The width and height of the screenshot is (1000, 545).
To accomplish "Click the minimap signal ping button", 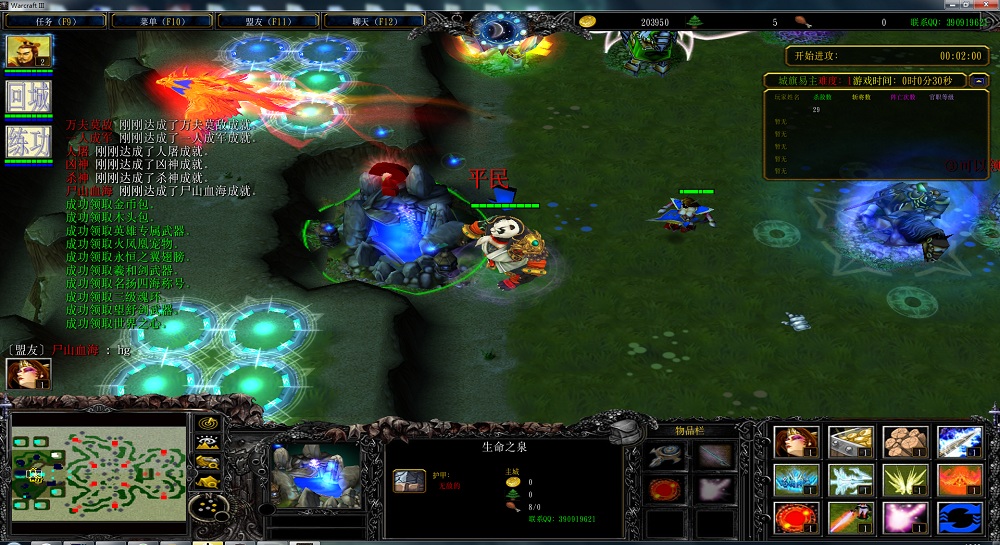I will point(209,424).
